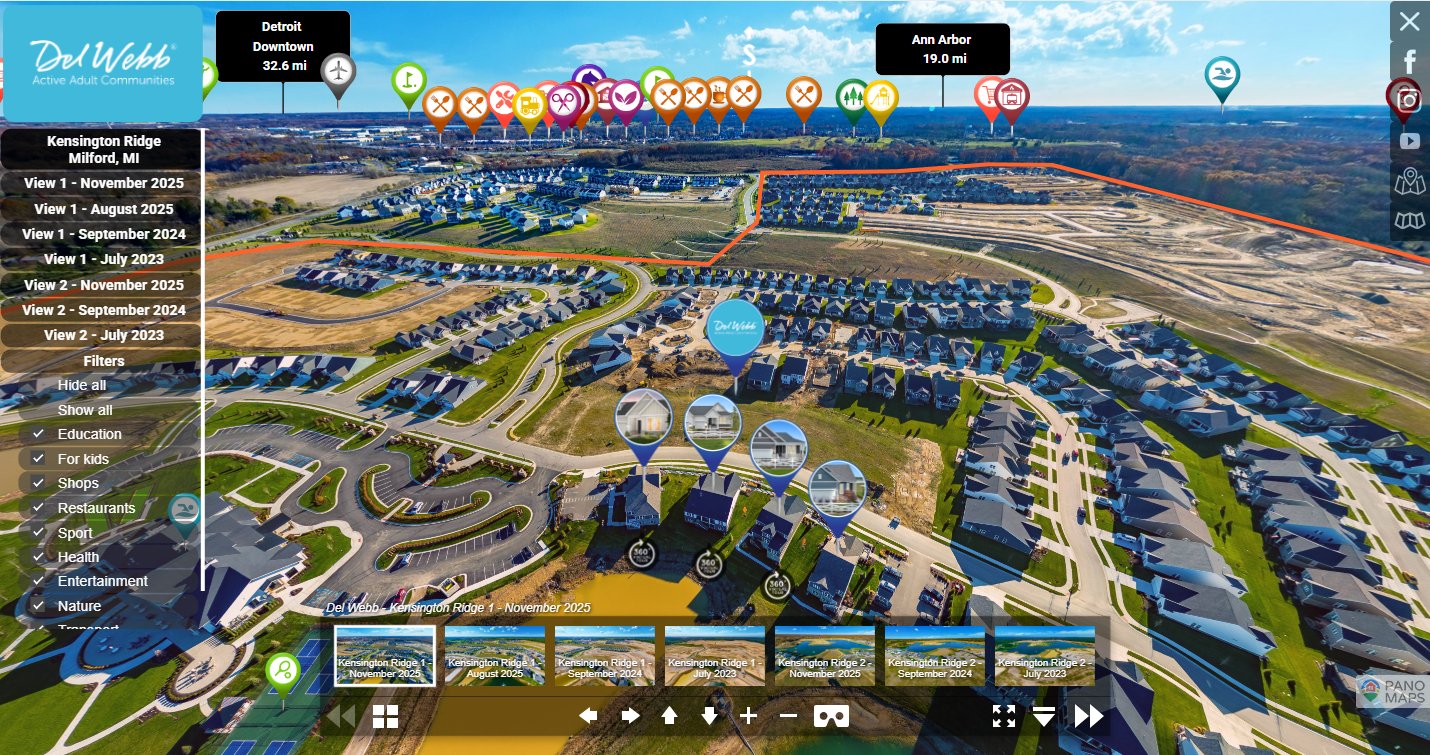Toggle the Restaurants filter checkbox
This screenshot has width=1430, height=755.
coord(38,508)
